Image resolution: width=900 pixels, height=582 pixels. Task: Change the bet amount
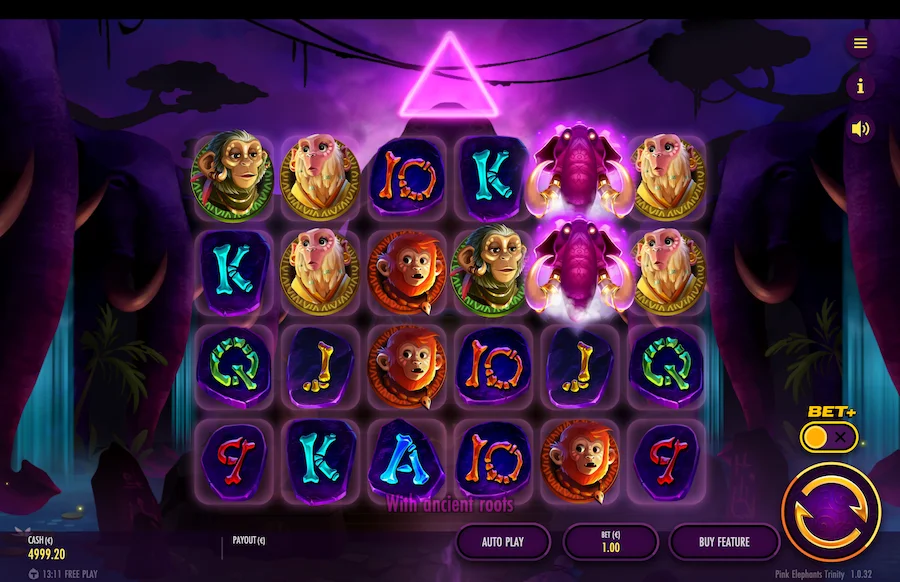point(610,542)
